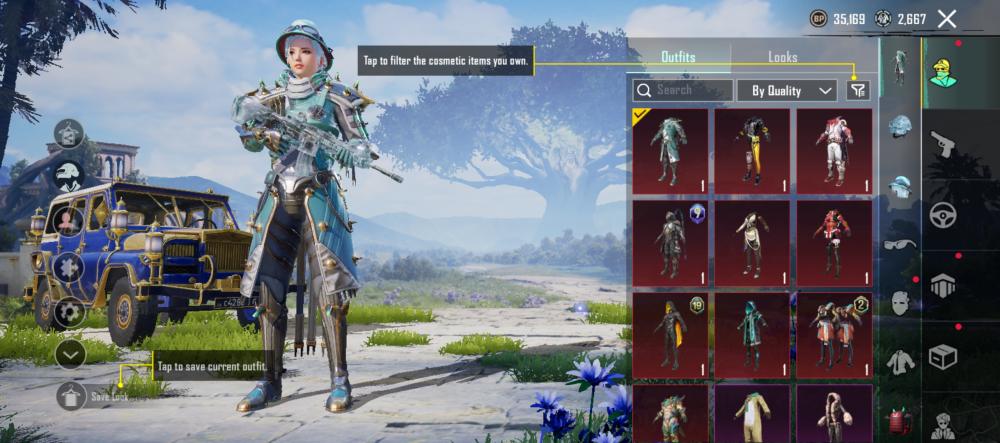This screenshot has height=443, width=1000.
Task: Select the cyan hooded outfit
Action: point(752,335)
